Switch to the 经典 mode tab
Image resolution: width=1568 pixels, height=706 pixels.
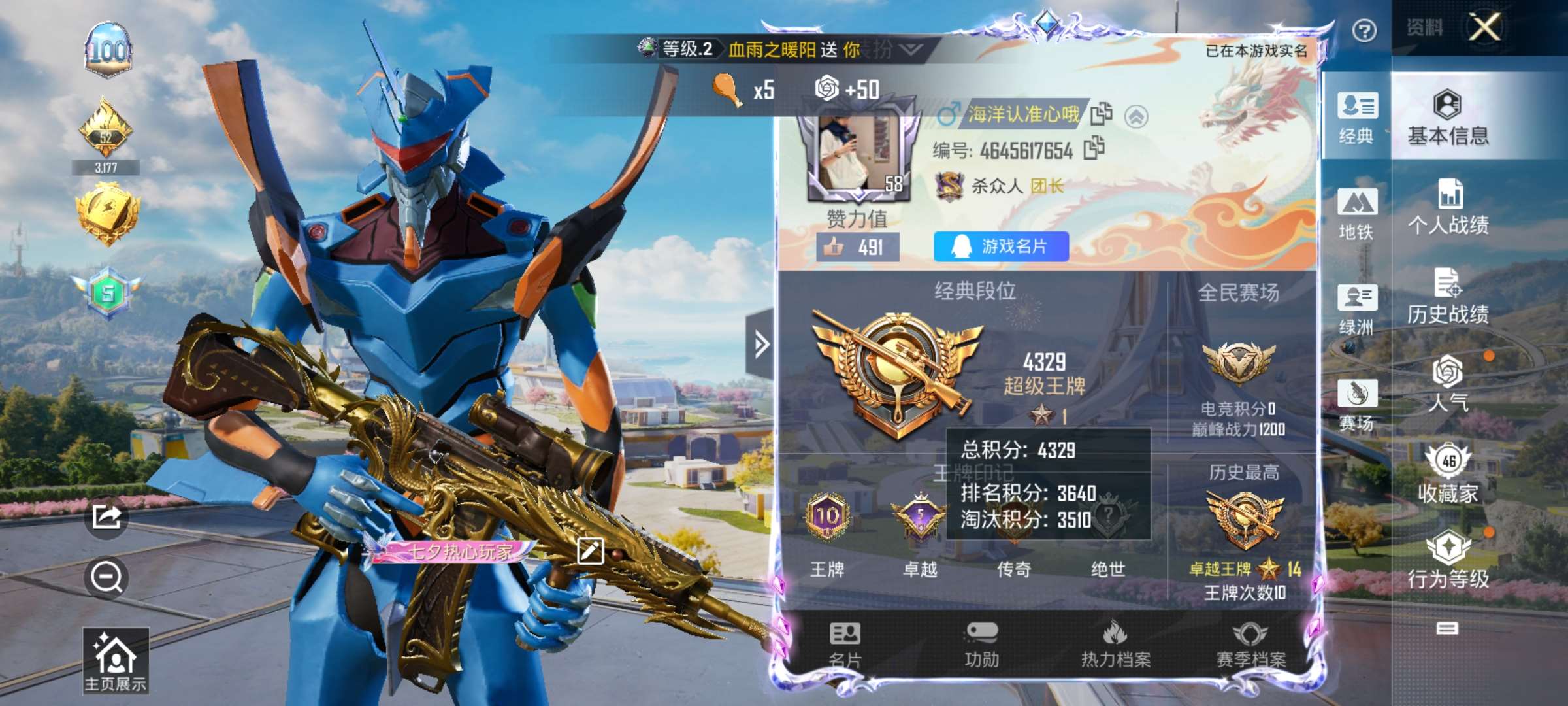point(1357,118)
